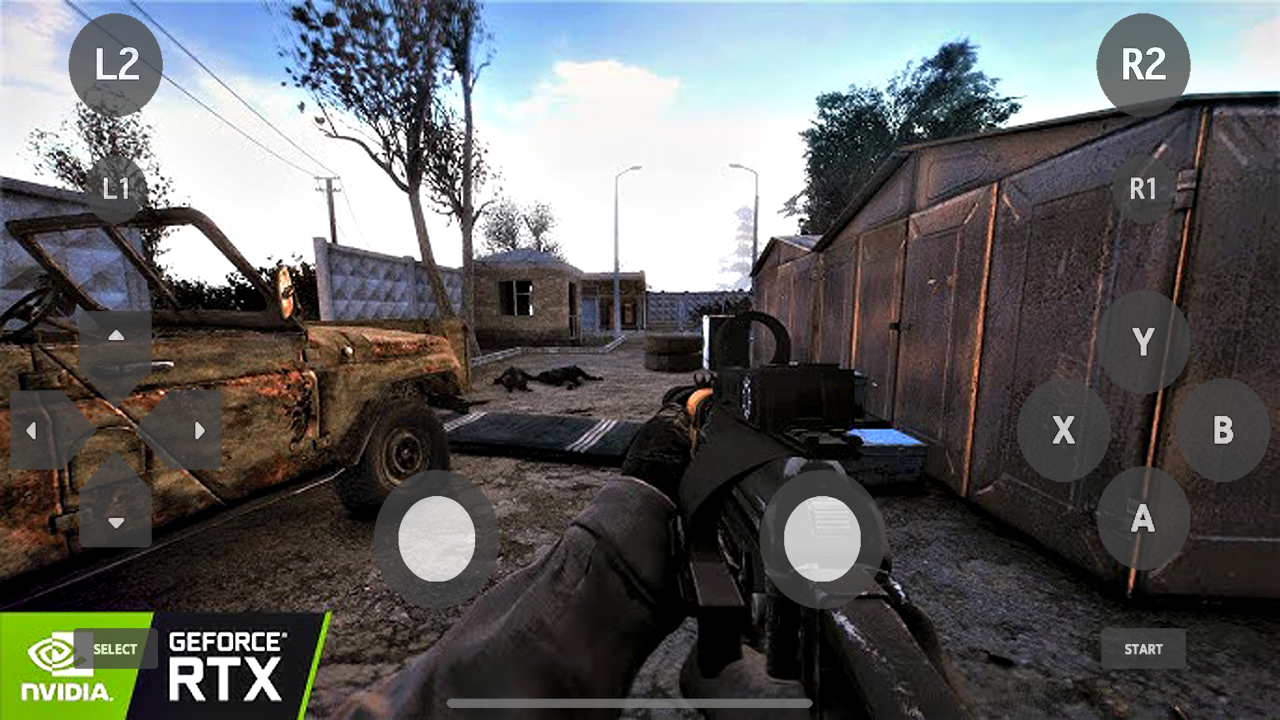This screenshot has height=720, width=1280.
Task: Click the GeForce RTX watermark
Action: pos(225,662)
